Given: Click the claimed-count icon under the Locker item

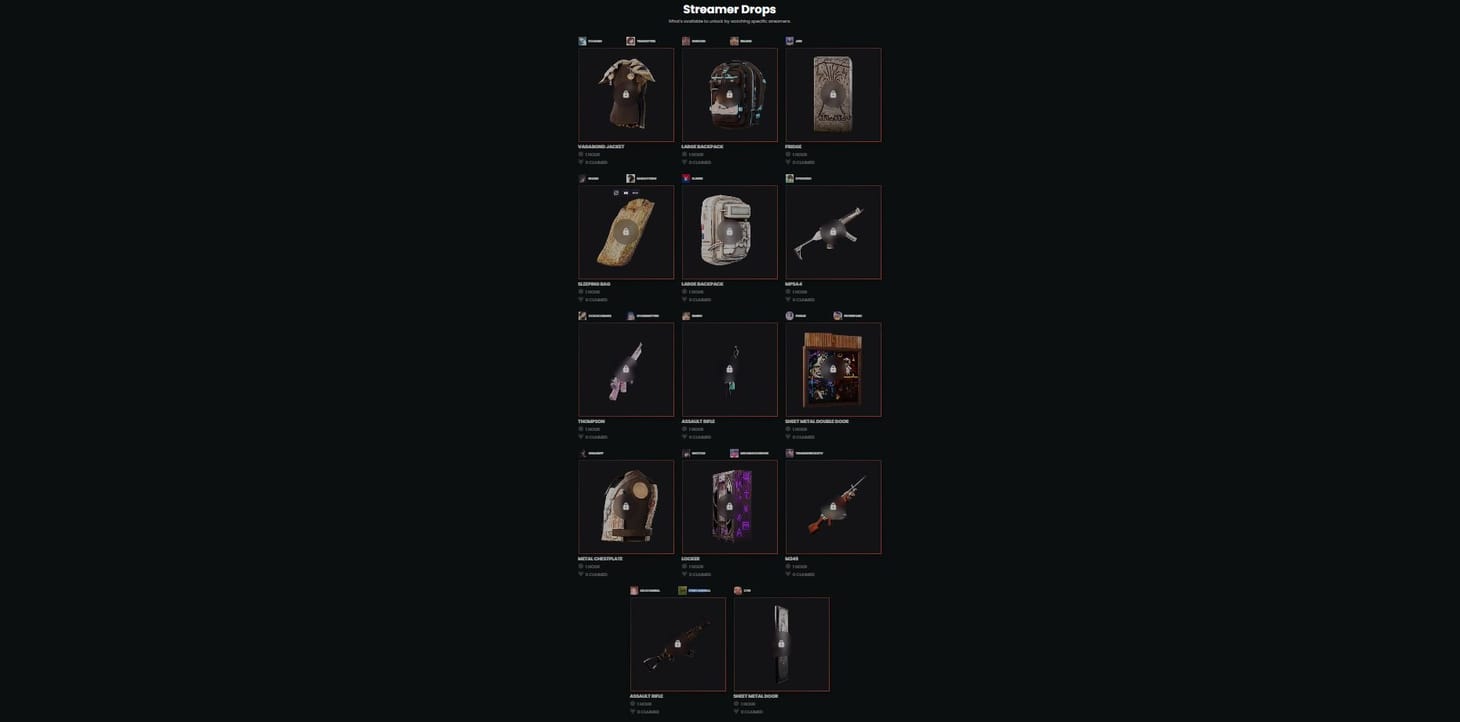Looking at the screenshot, I should 685,574.
